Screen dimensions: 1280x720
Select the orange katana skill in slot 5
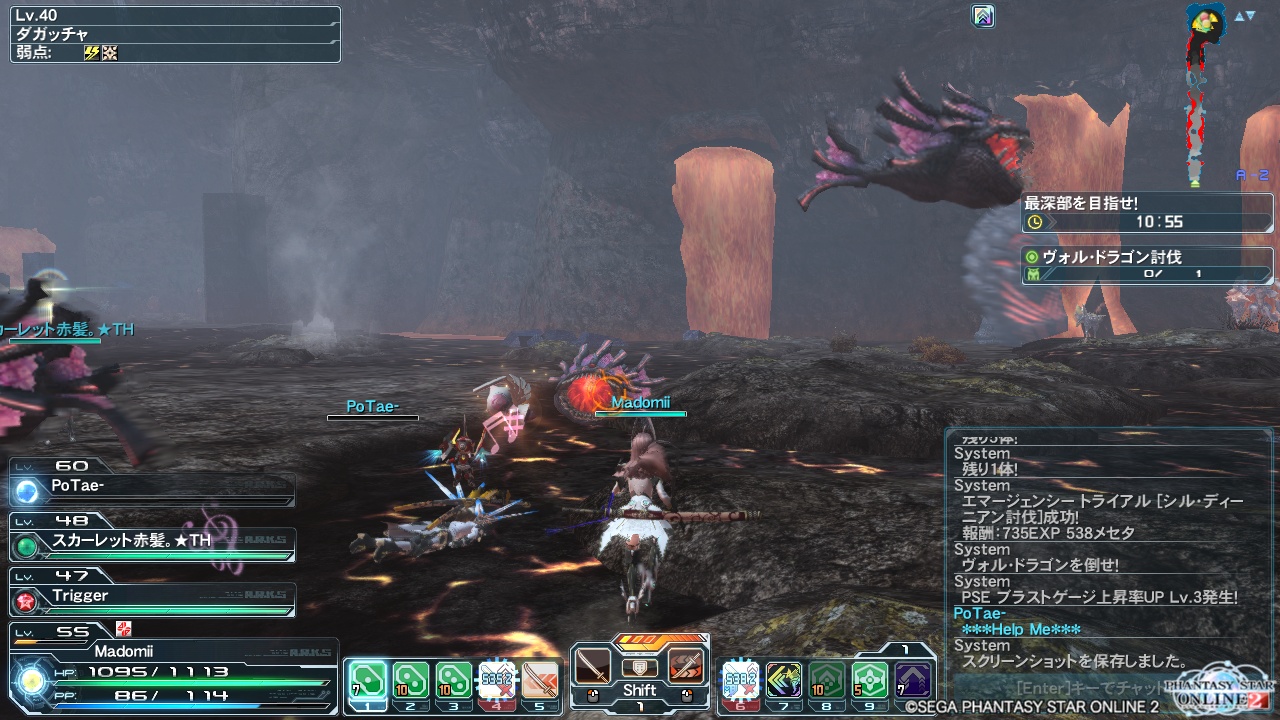click(540, 681)
